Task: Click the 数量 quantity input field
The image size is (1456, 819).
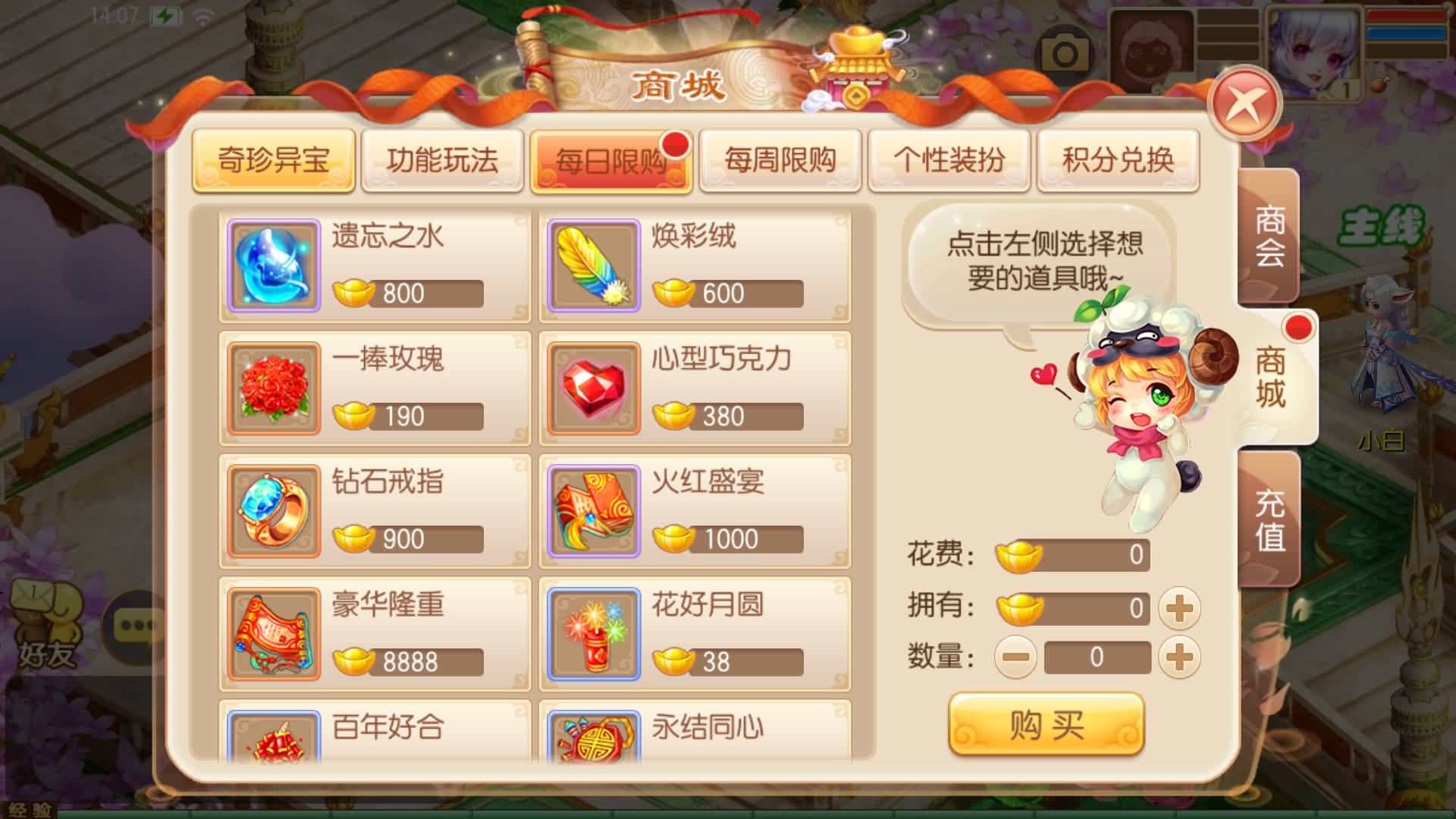Action: [x=1100, y=657]
